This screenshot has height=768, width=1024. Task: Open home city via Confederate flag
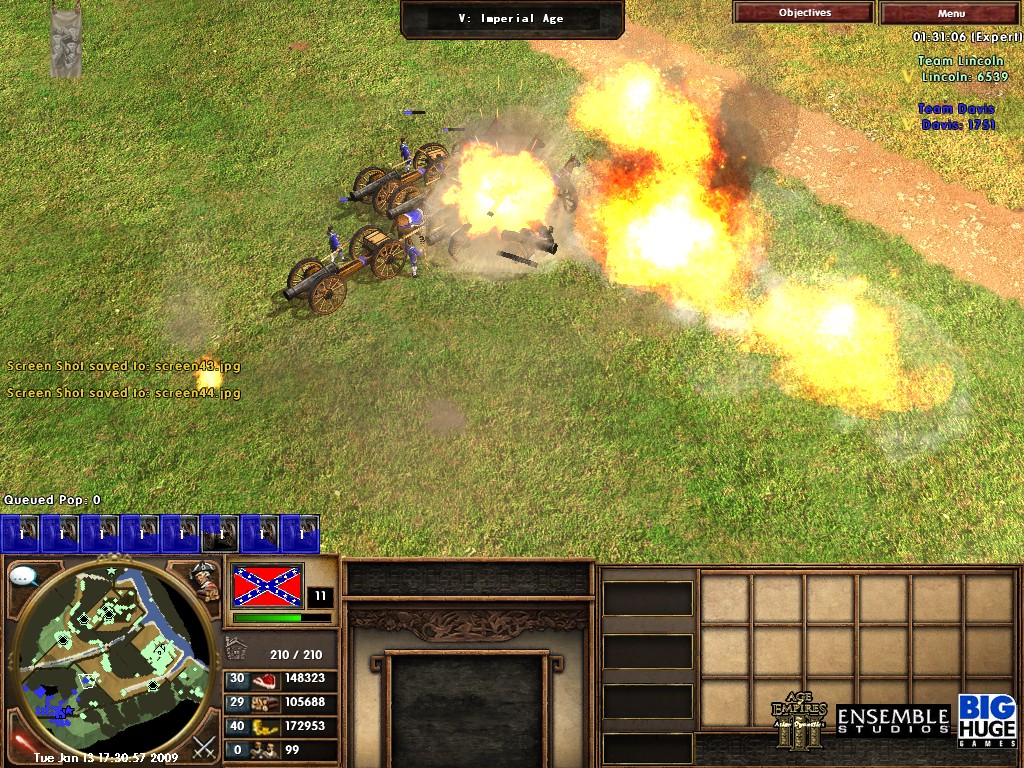267,585
